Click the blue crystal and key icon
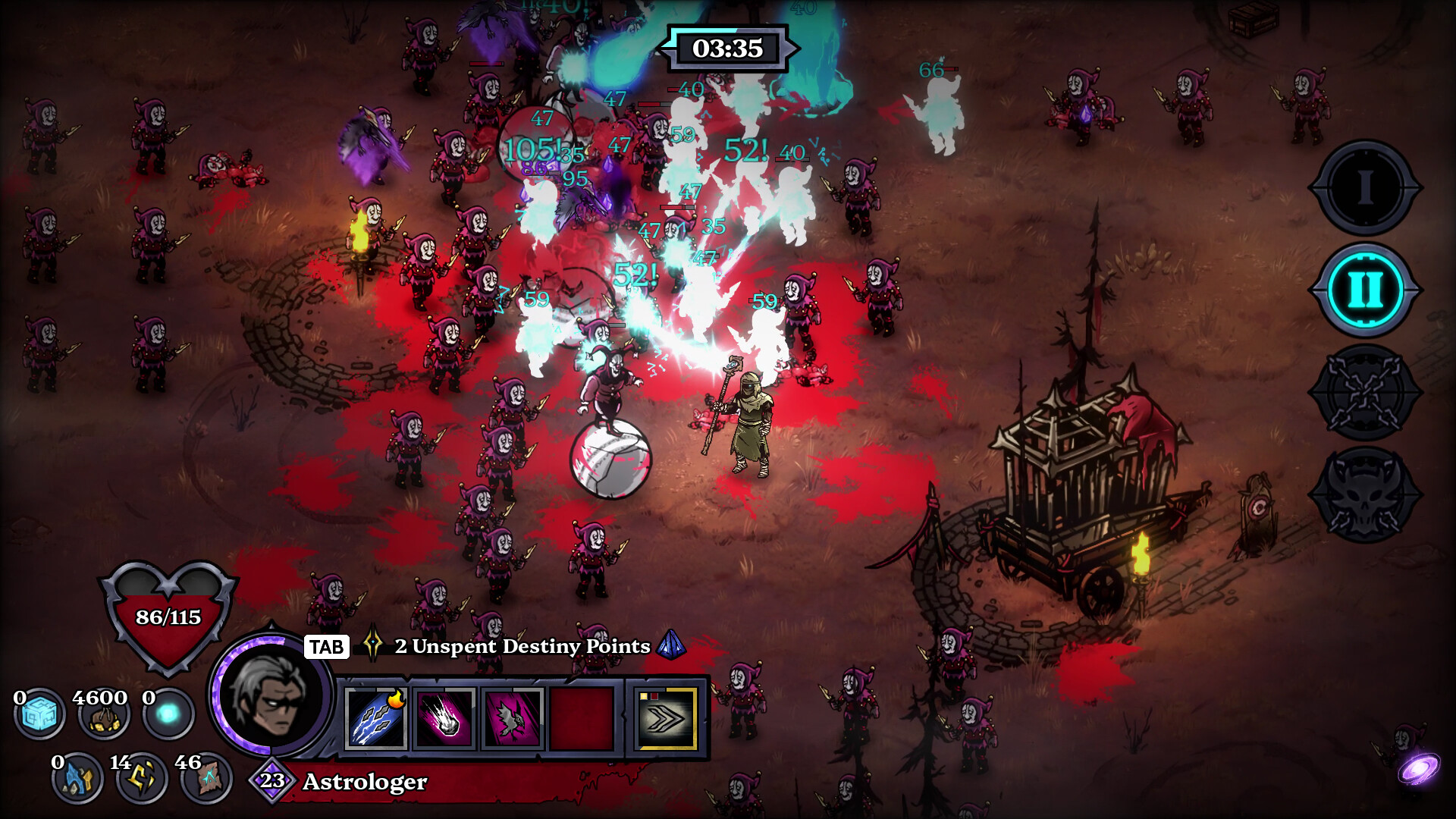Image resolution: width=1456 pixels, height=819 pixels. pos(77,778)
